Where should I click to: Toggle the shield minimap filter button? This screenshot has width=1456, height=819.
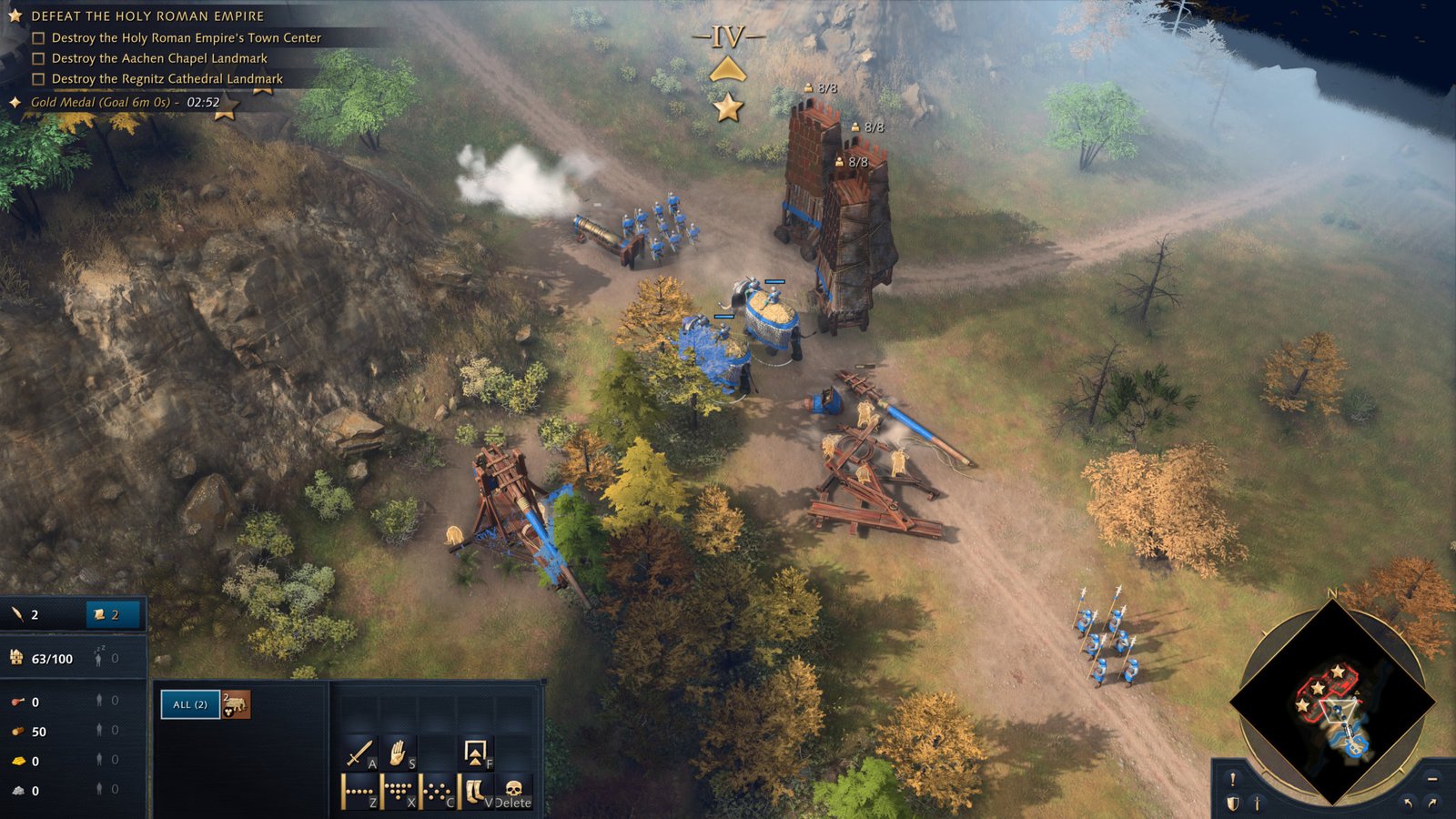(1233, 804)
